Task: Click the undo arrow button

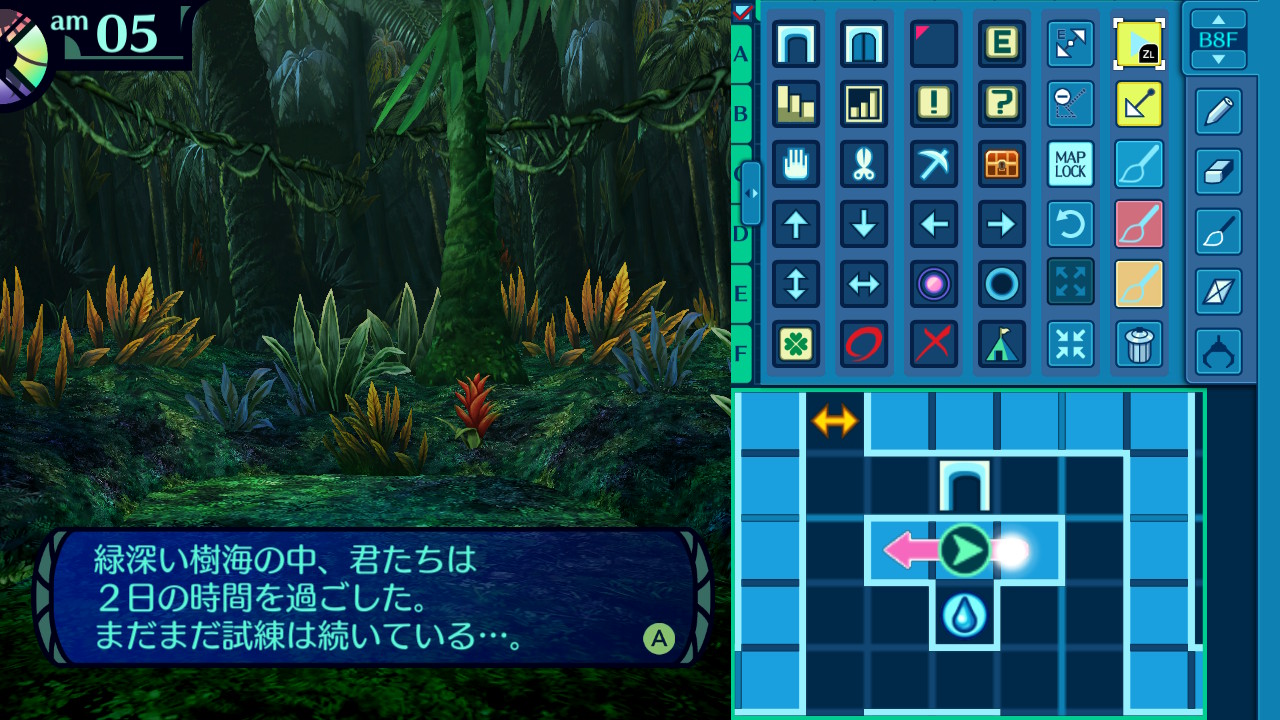Action: pos(1070,224)
